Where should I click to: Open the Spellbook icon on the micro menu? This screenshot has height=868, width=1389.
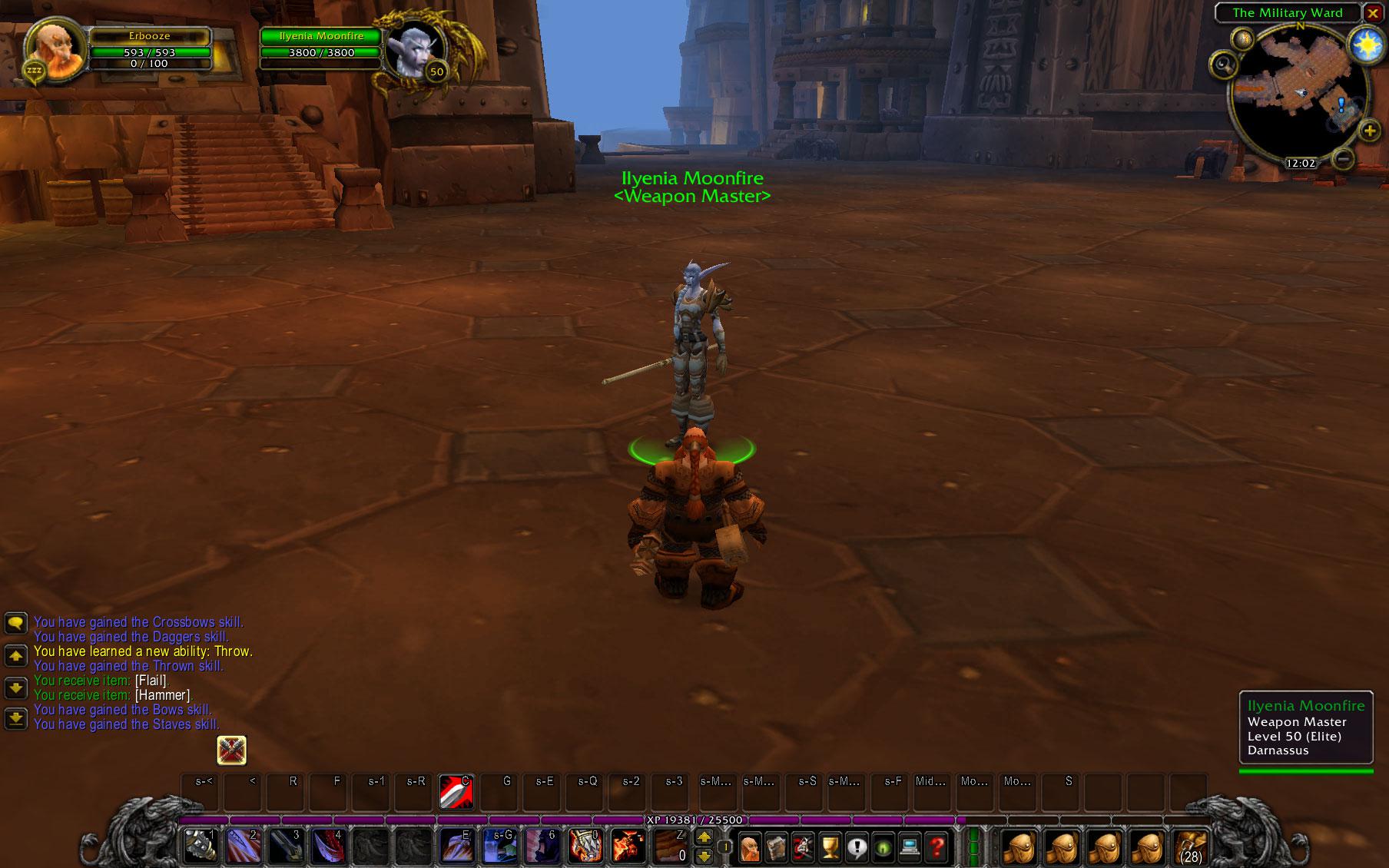click(775, 849)
